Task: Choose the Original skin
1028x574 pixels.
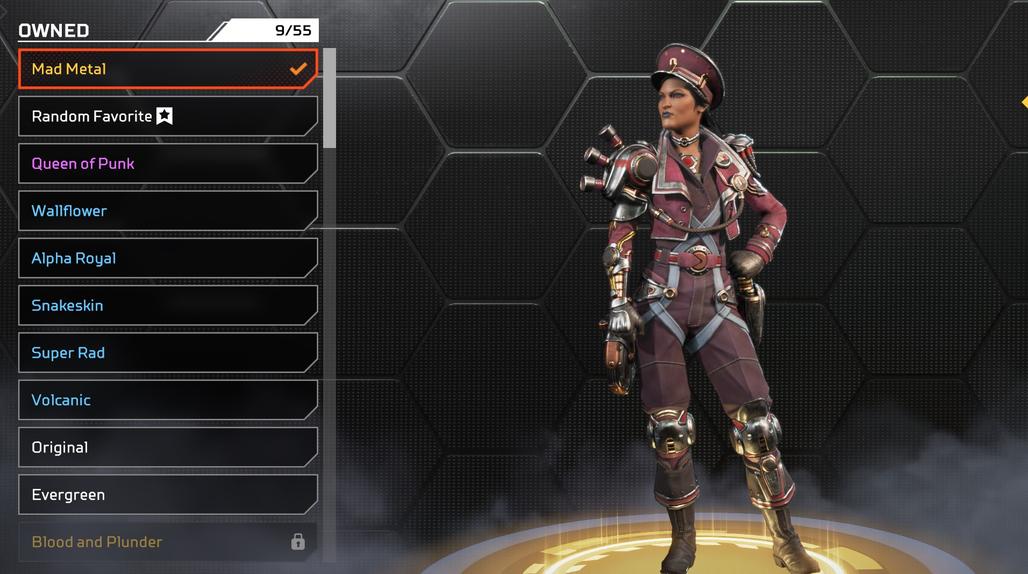Action: click(167, 447)
